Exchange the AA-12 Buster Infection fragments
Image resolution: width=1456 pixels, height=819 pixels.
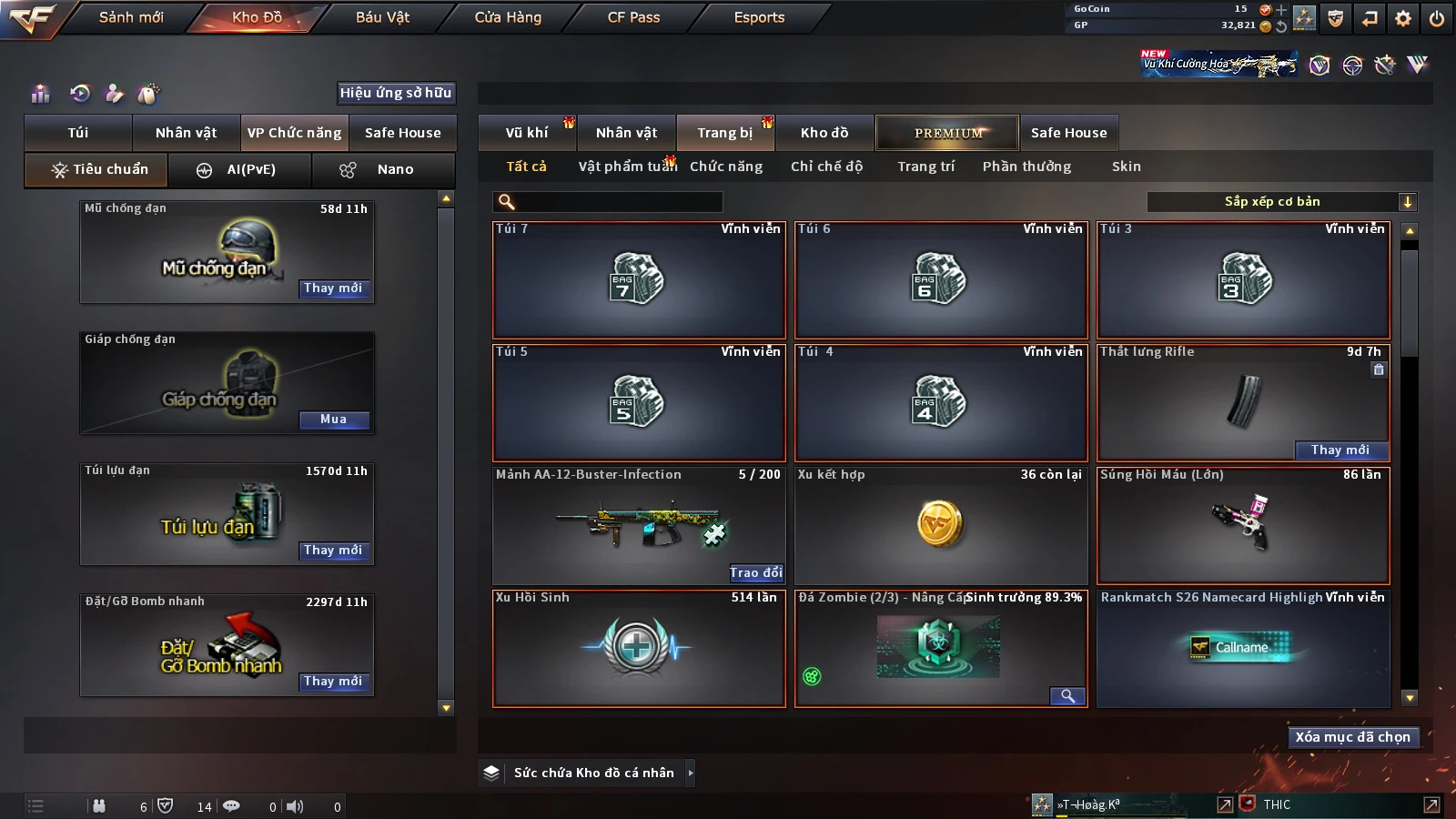point(755,572)
